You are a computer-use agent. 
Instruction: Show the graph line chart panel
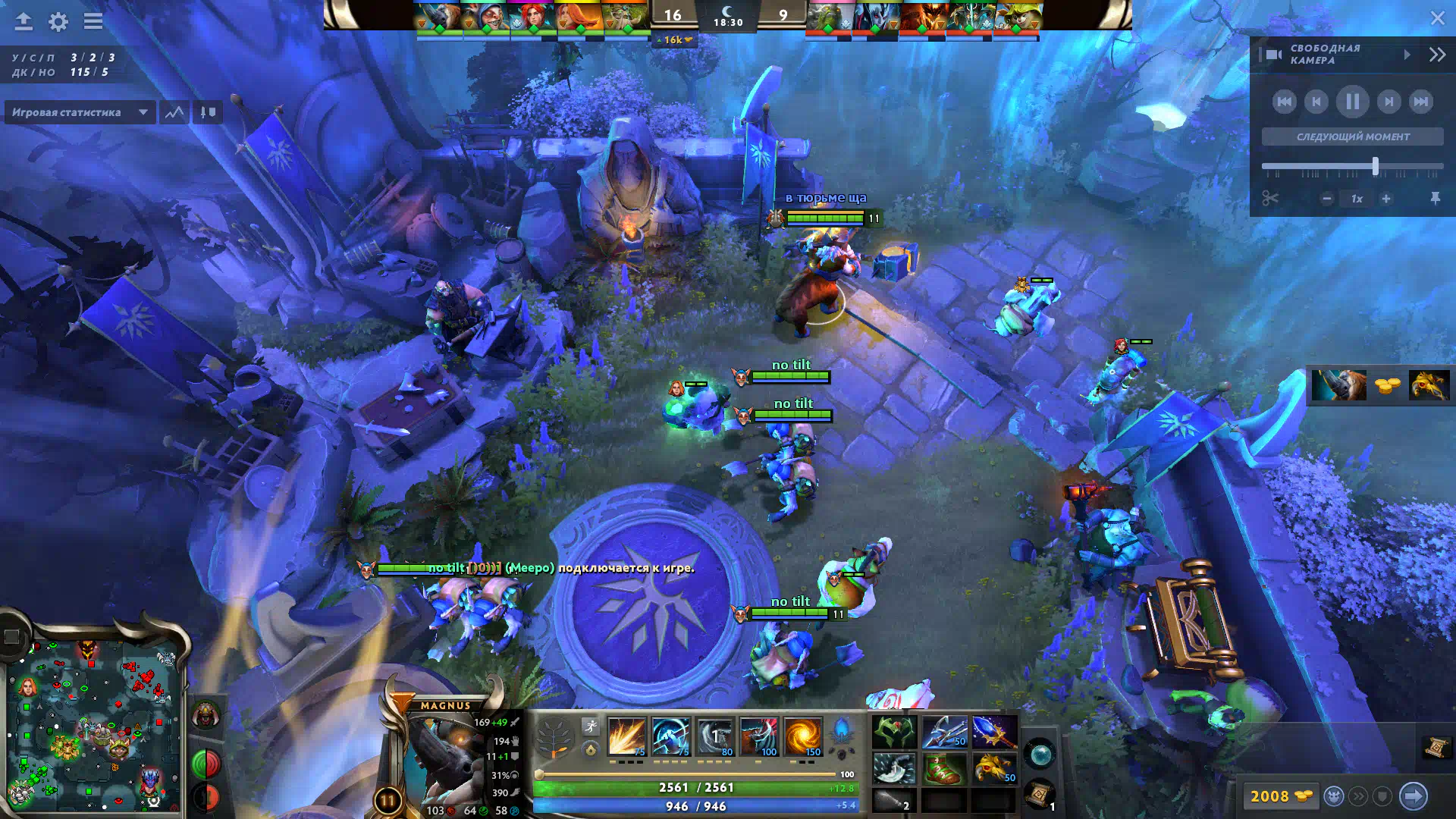174,112
